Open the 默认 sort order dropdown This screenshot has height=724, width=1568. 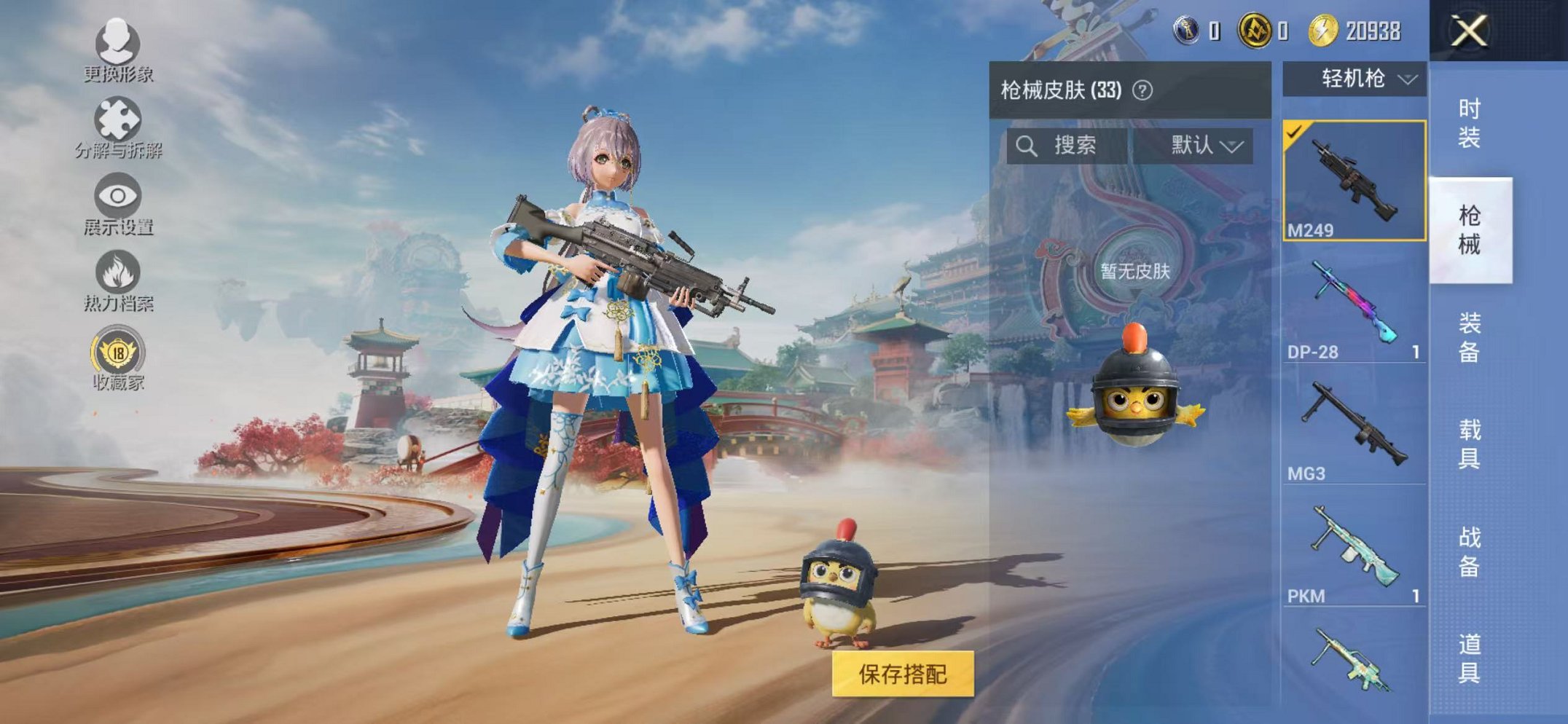point(1206,146)
